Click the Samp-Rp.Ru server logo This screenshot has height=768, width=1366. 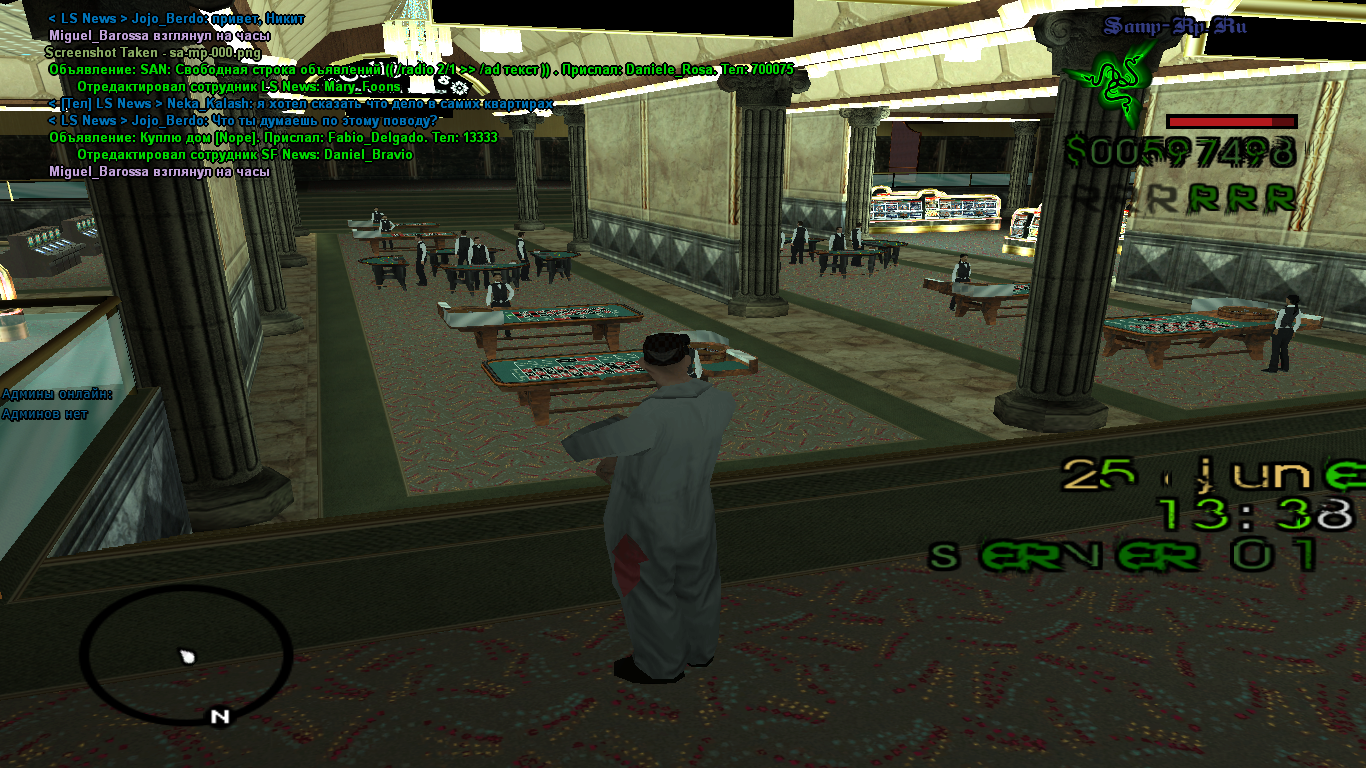[x=1175, y=26]
